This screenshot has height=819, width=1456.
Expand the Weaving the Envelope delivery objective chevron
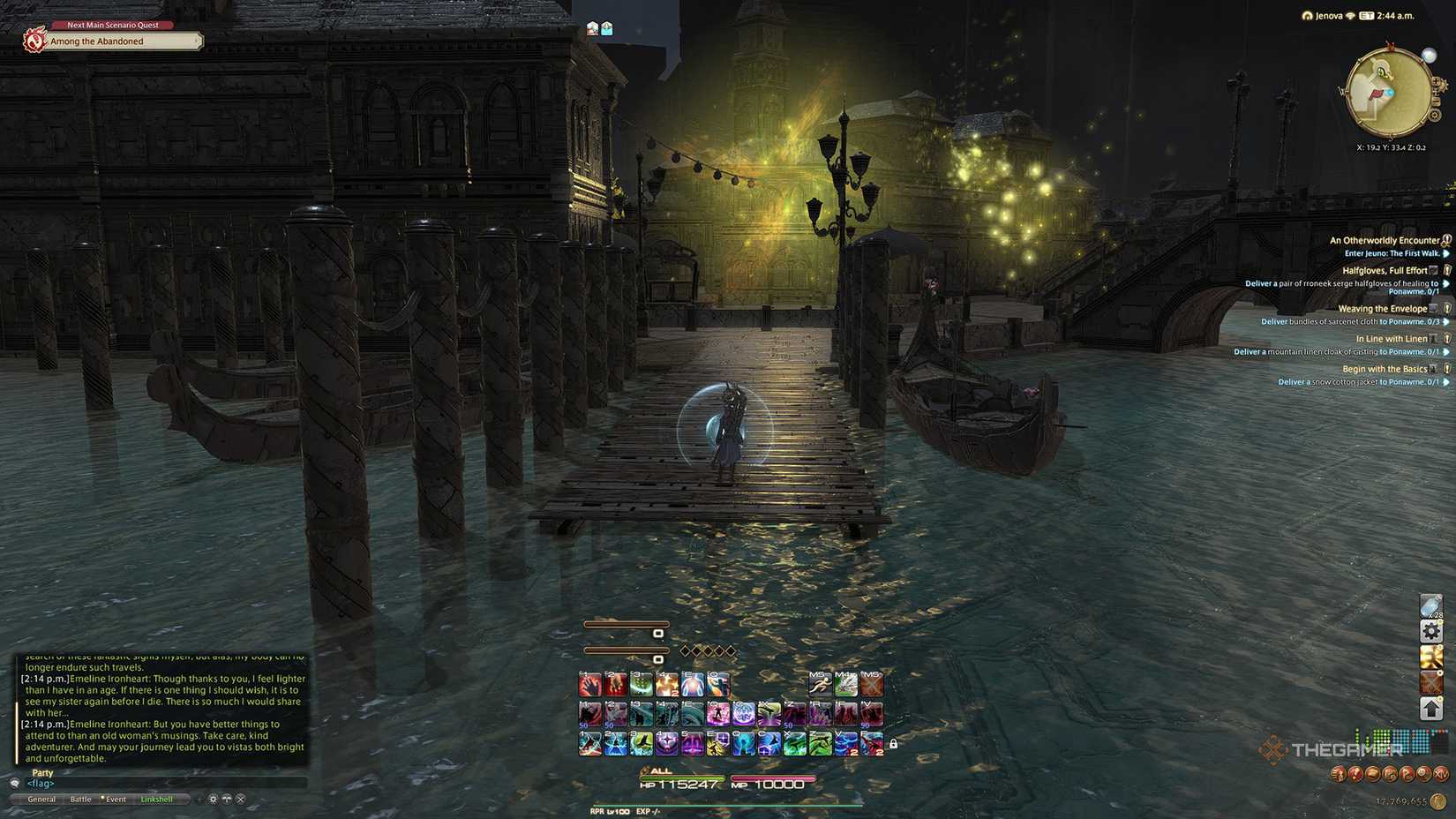[1445, 322]
